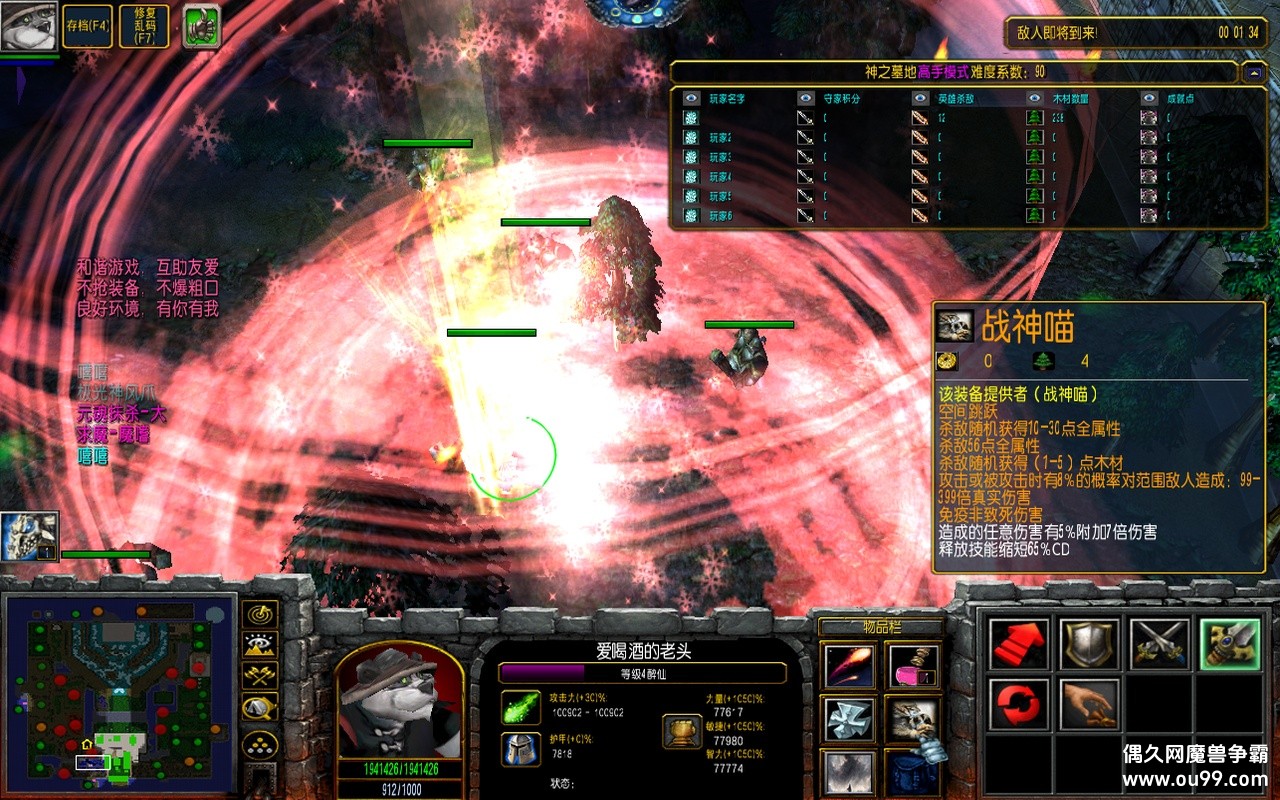
Task: Select the panda hero portrait icon
Action: (28, 26)
